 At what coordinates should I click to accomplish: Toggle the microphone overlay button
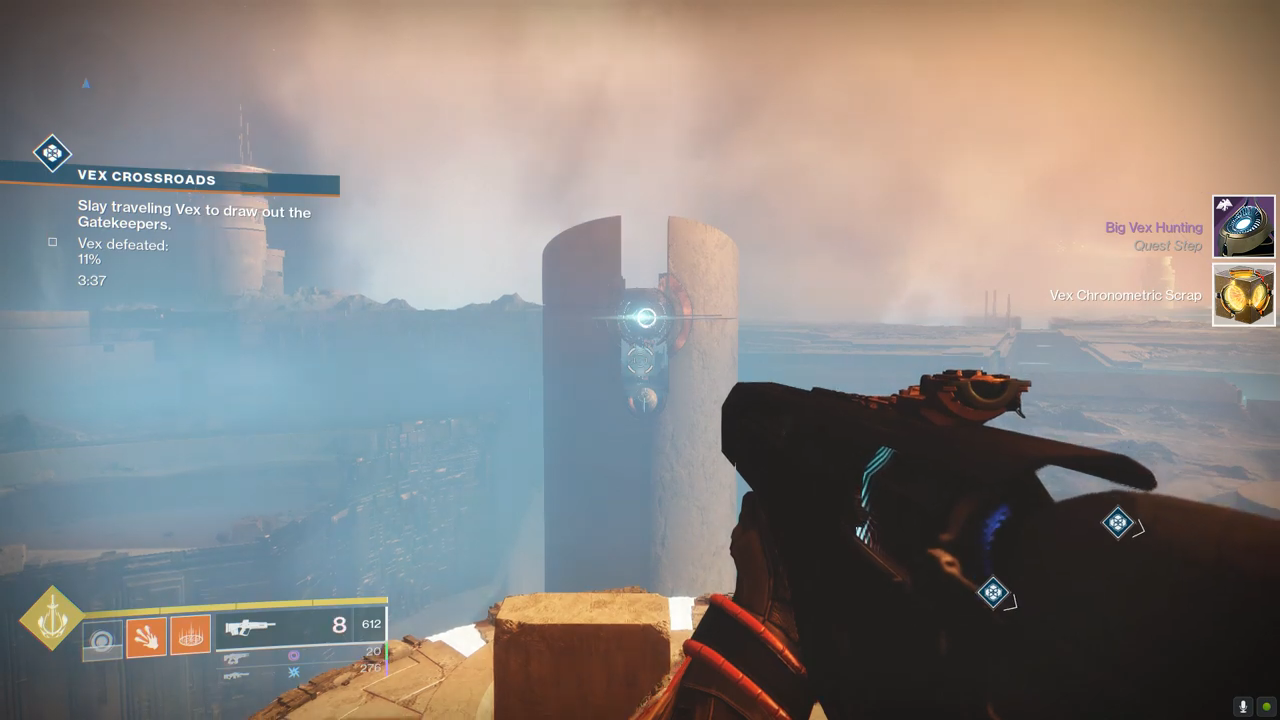coord(1243,706)
